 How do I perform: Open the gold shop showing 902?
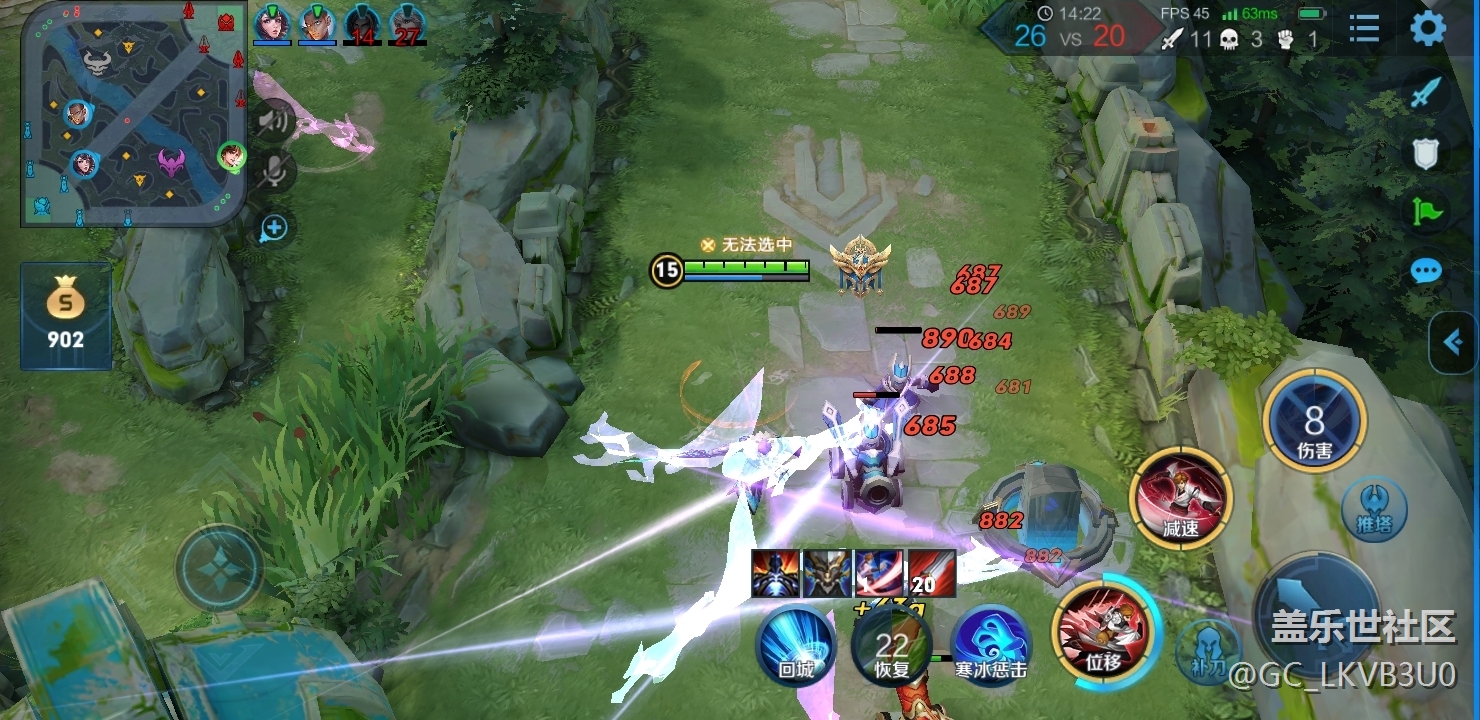tap(66, 315)
